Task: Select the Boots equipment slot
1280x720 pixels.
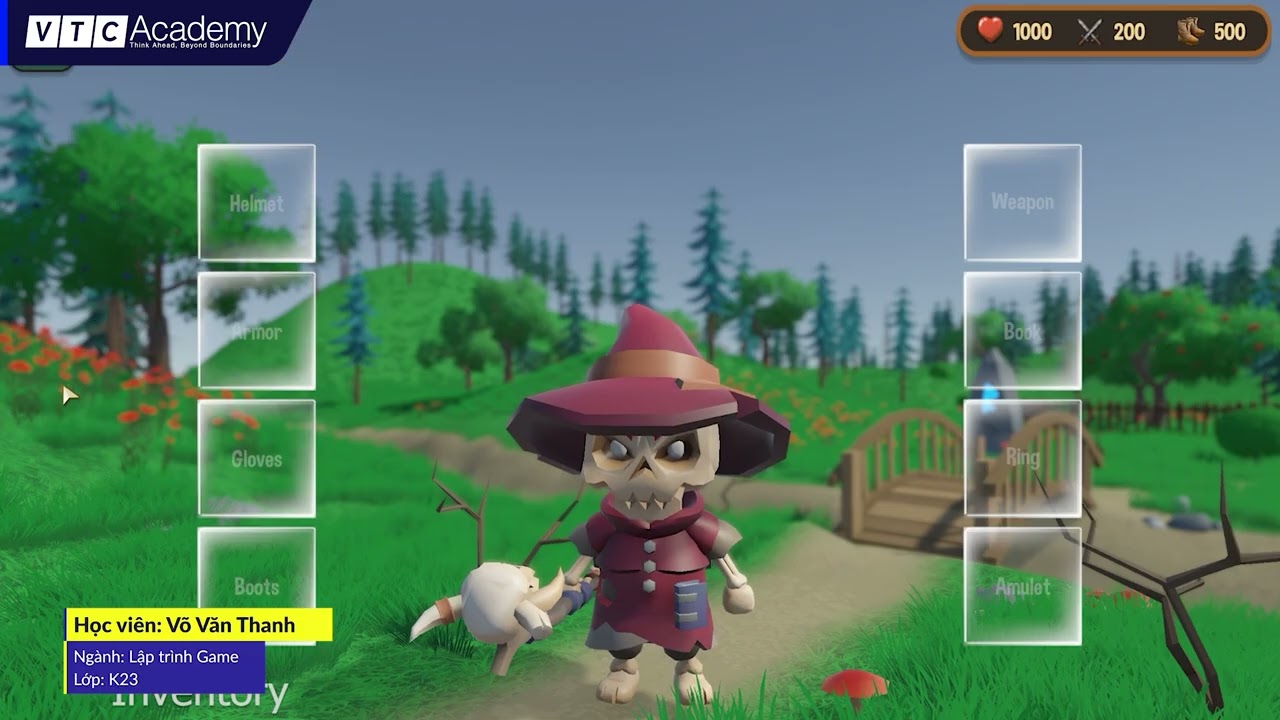Action: click(x=257, y=588)
